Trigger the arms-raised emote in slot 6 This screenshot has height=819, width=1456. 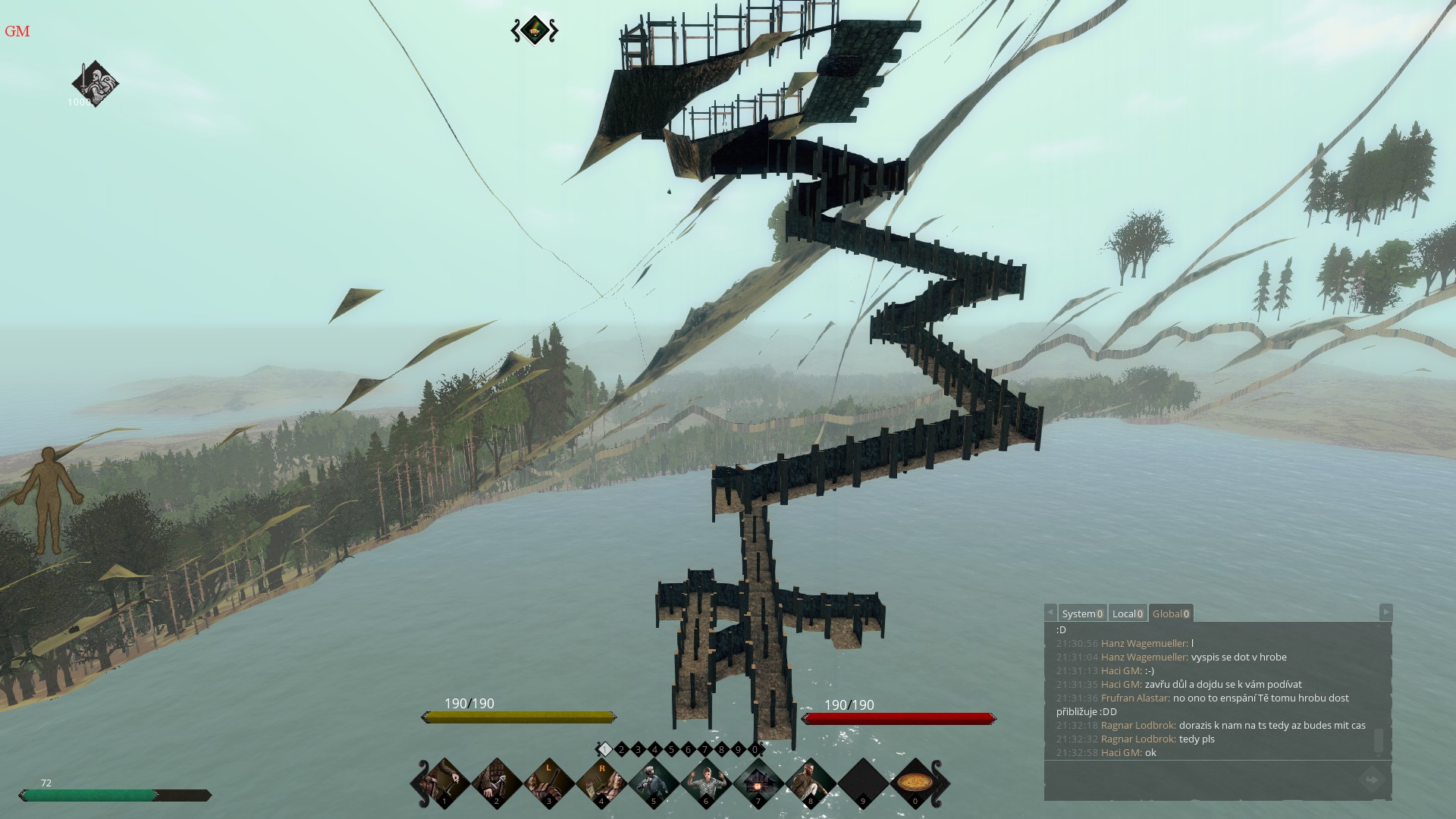pos(706,783)
